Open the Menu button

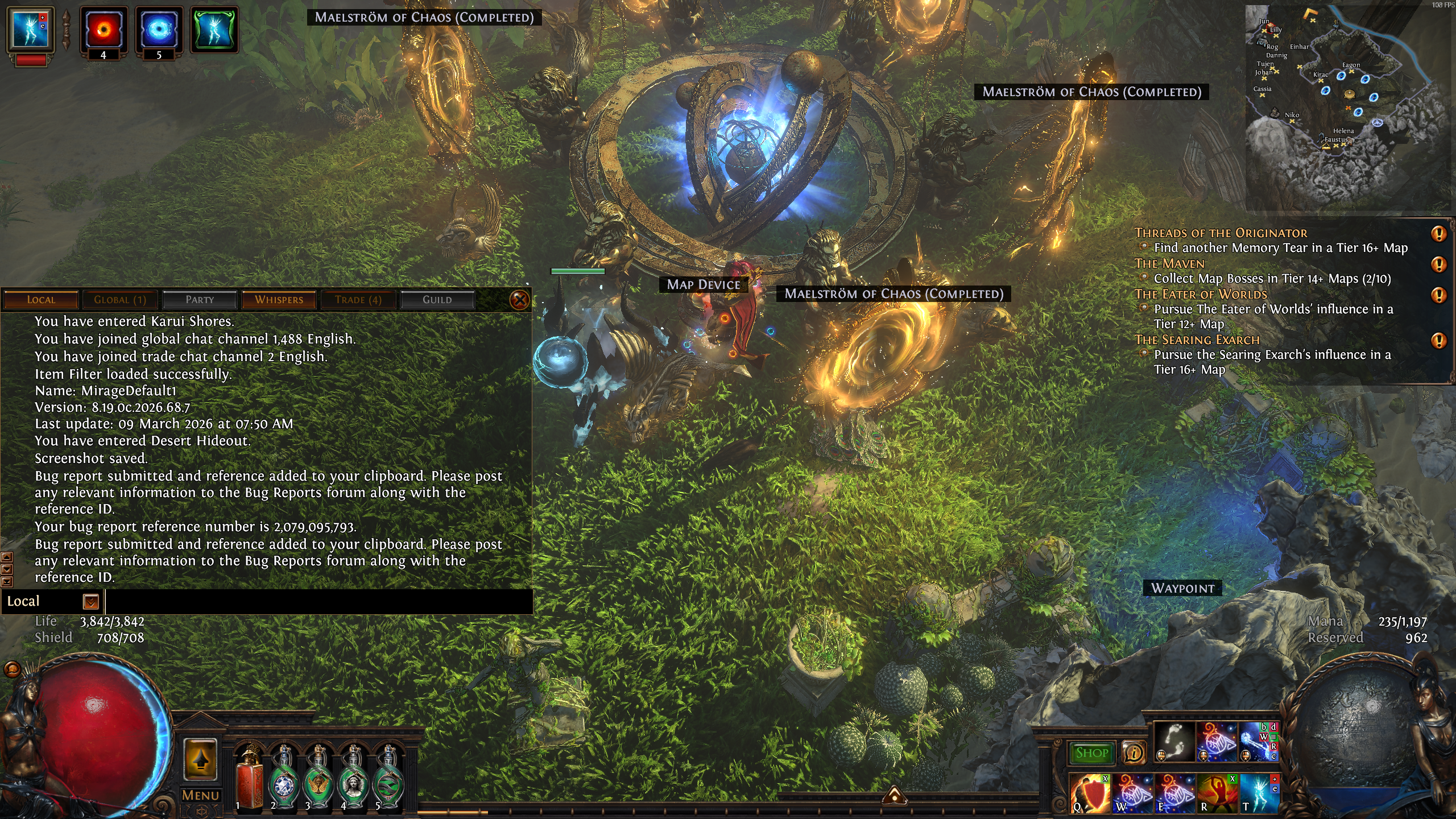[x=200, y=795]
